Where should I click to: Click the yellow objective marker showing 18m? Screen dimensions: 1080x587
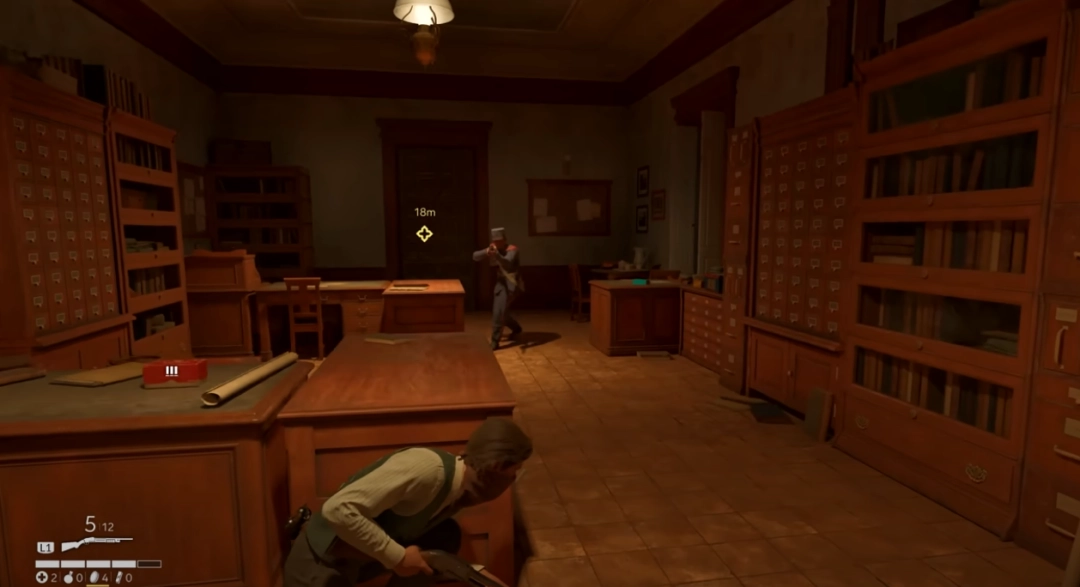tap(424, 233)
